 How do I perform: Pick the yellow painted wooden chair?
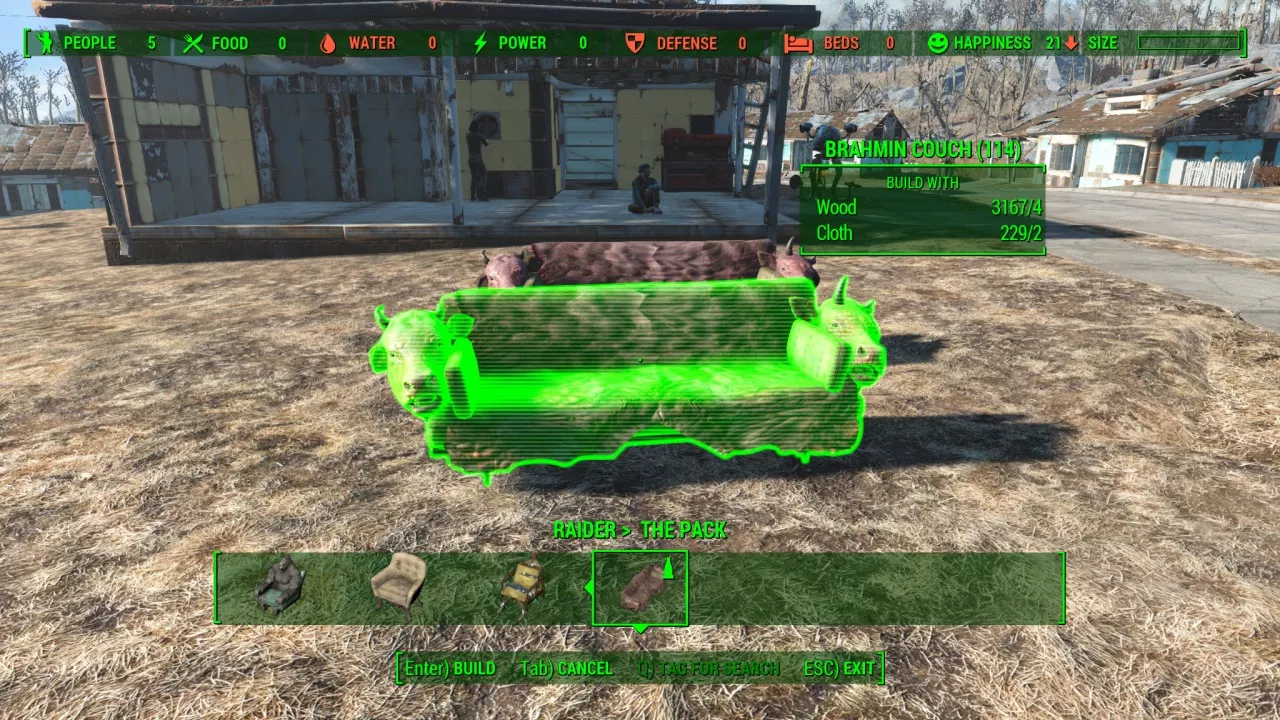[521, 584]
